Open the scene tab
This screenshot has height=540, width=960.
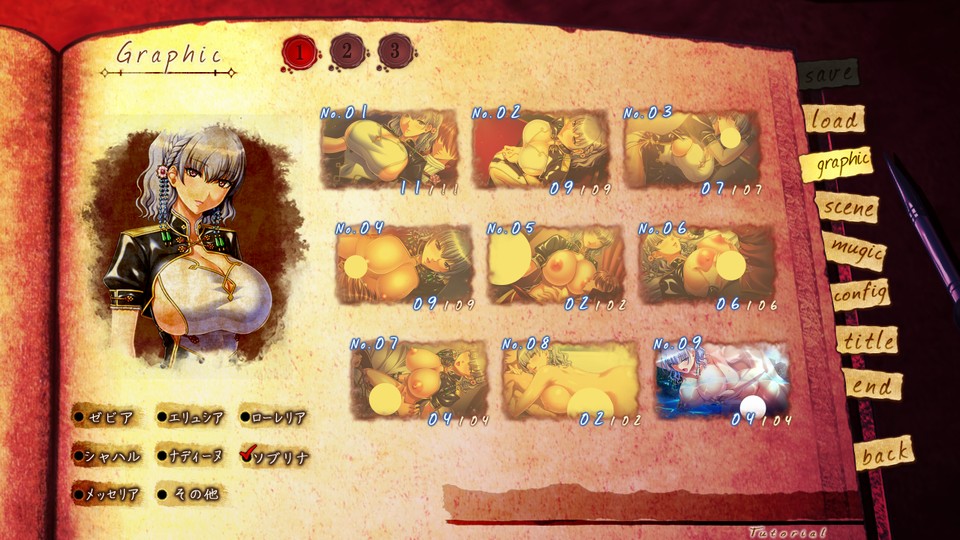pos(847,208)
